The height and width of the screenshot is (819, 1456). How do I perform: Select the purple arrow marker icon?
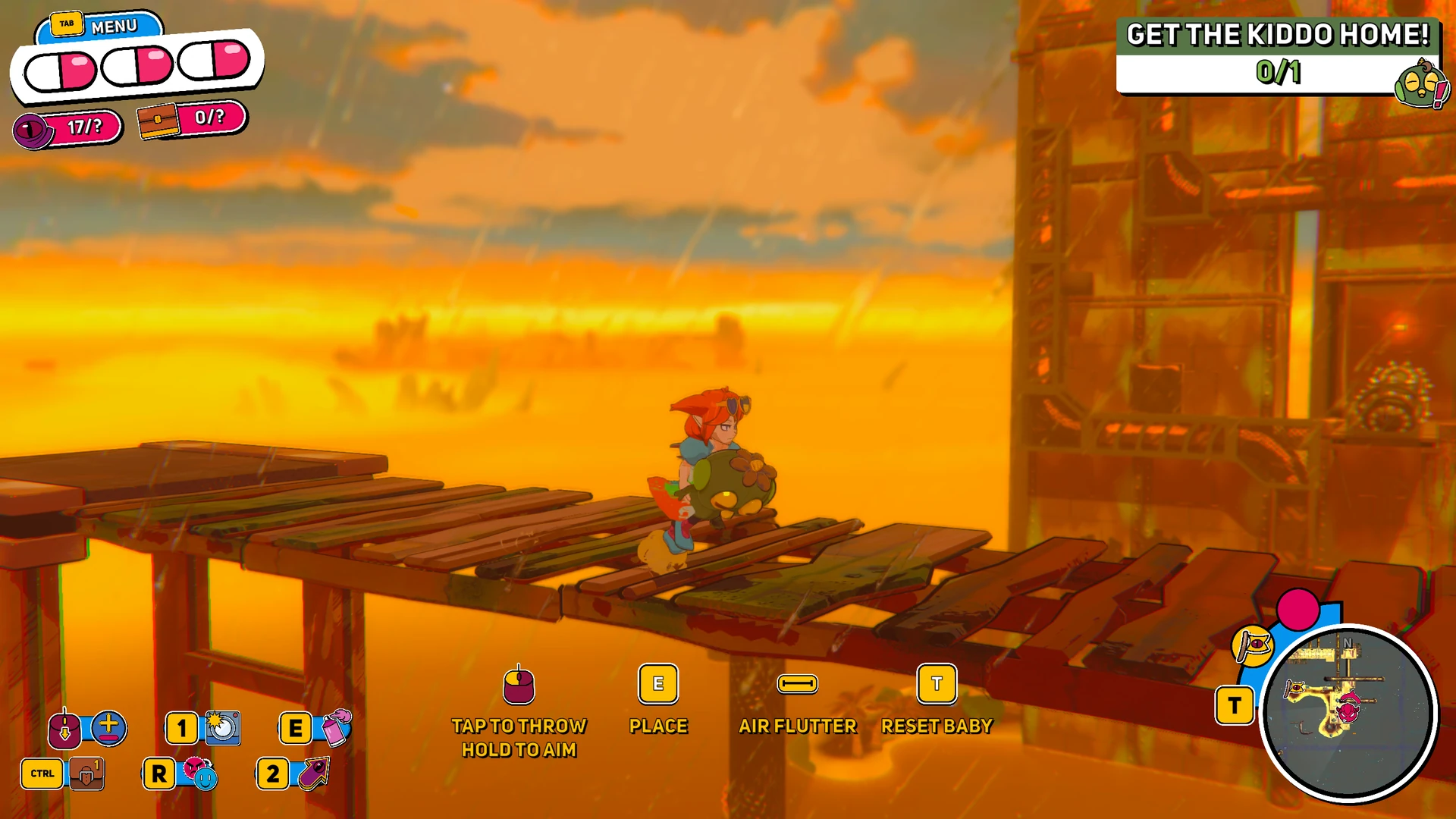[x=314, y=773]
